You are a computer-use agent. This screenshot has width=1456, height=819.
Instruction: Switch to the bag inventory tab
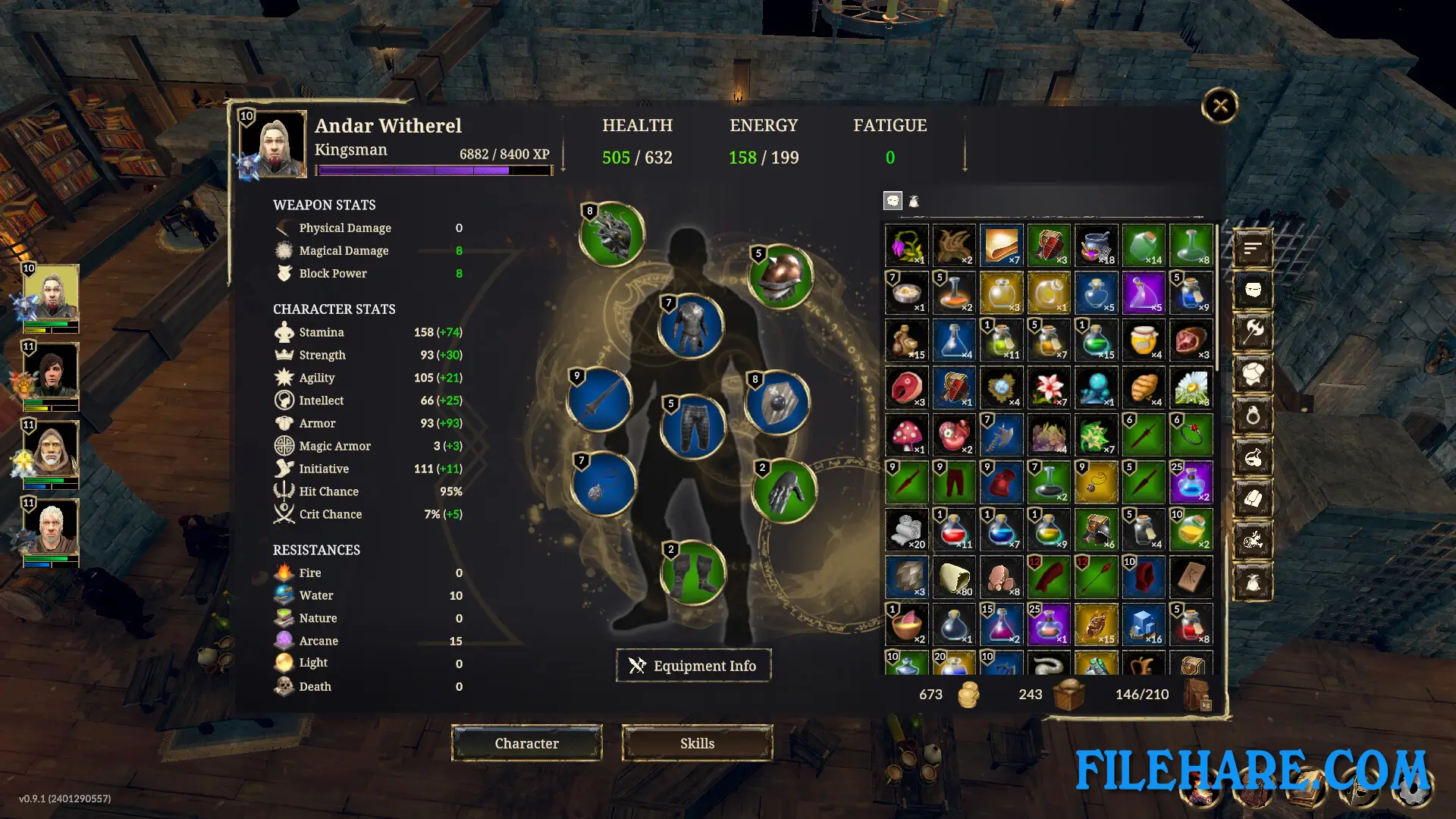coord(915,201)
